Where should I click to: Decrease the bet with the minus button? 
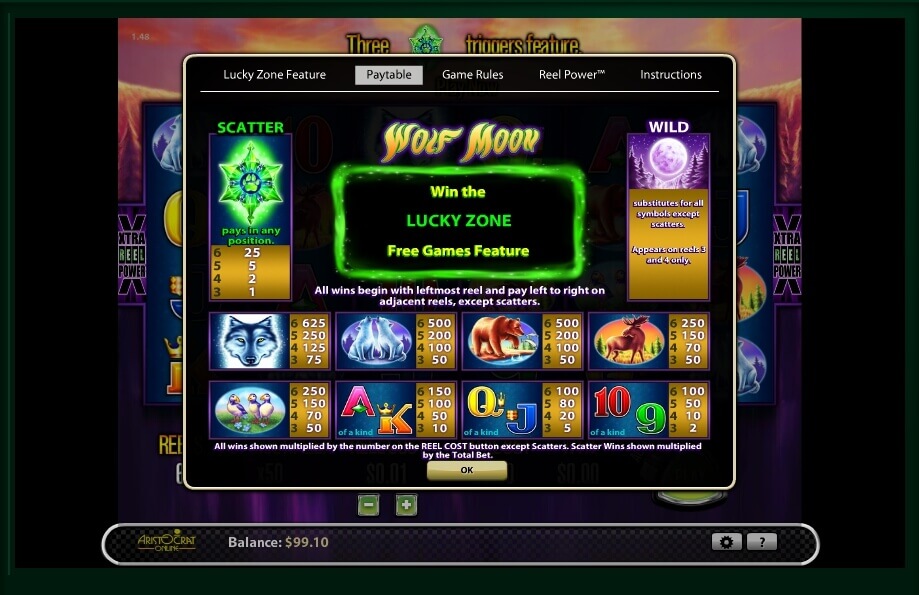[x=368, y=505]
